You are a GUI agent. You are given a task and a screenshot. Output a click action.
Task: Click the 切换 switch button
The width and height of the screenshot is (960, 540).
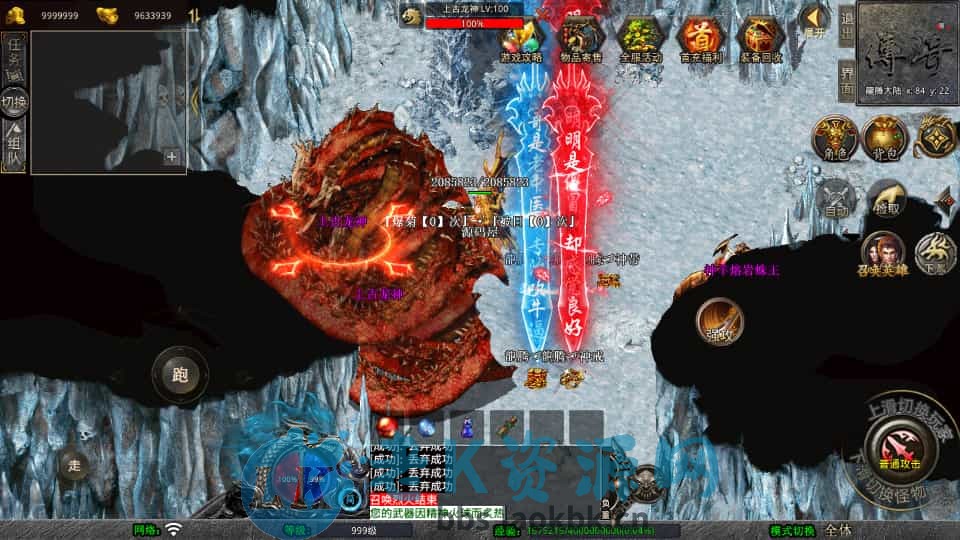click(x=15, y=101)
